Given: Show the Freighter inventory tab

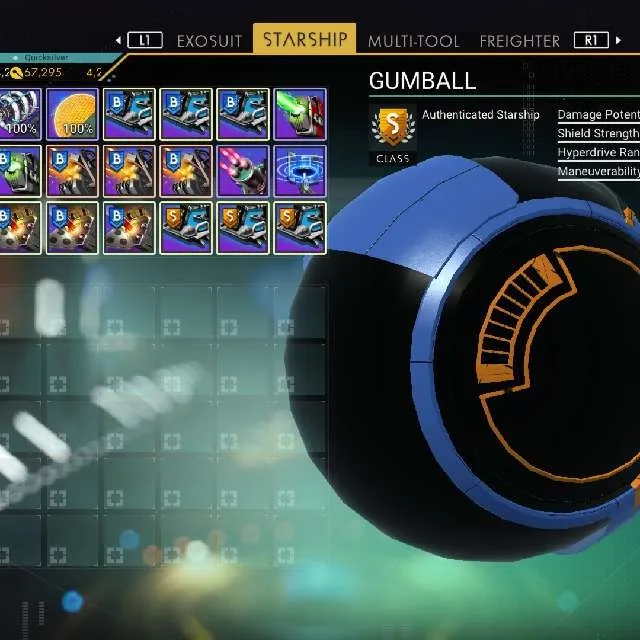Looking at the screenshot, I should (x=519, y=41).
